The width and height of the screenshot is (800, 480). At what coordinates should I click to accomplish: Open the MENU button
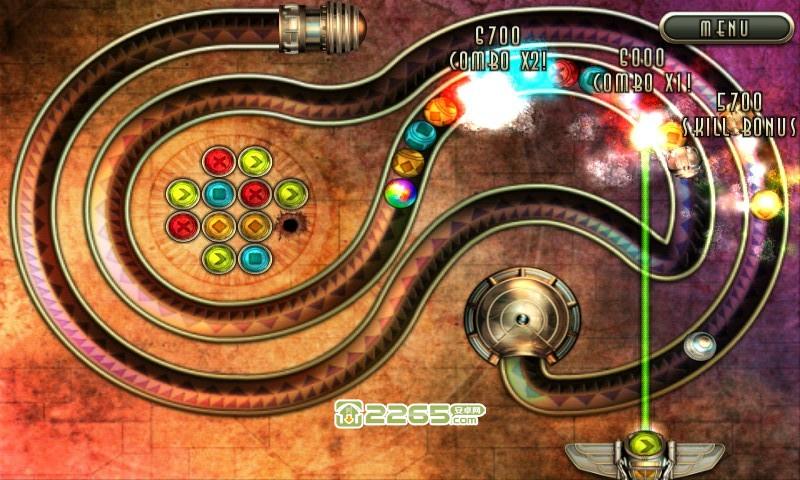click(x=725, y=28)
